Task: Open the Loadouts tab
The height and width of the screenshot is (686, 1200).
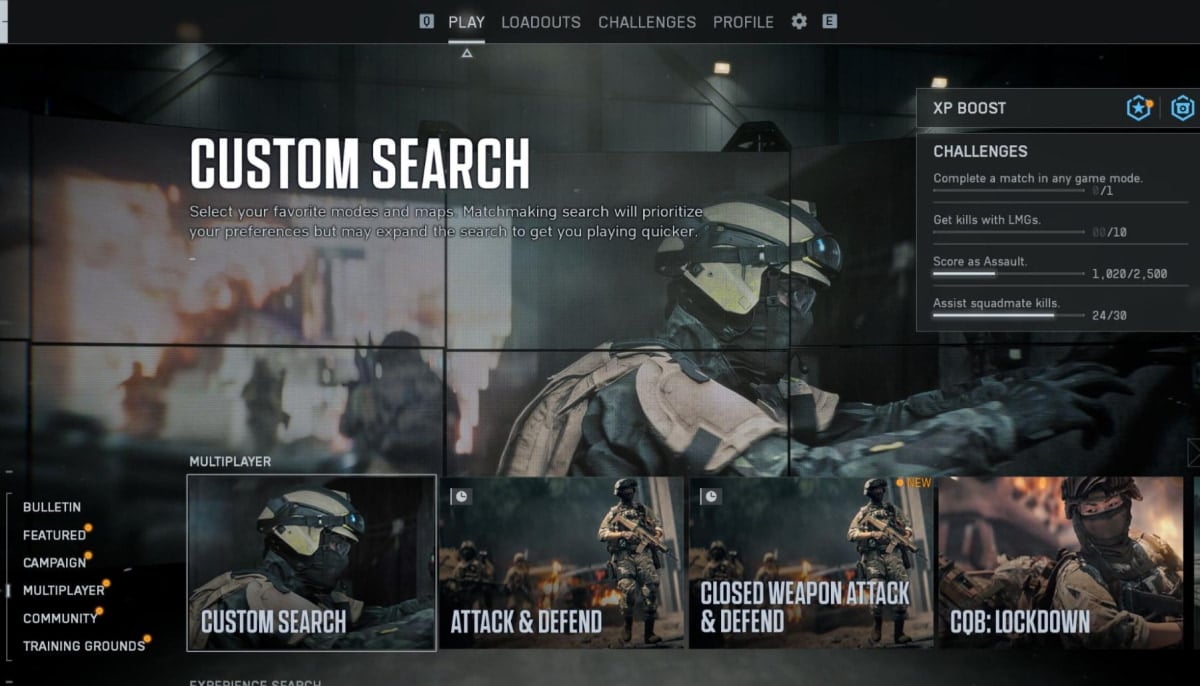Action: click(540, 22)
